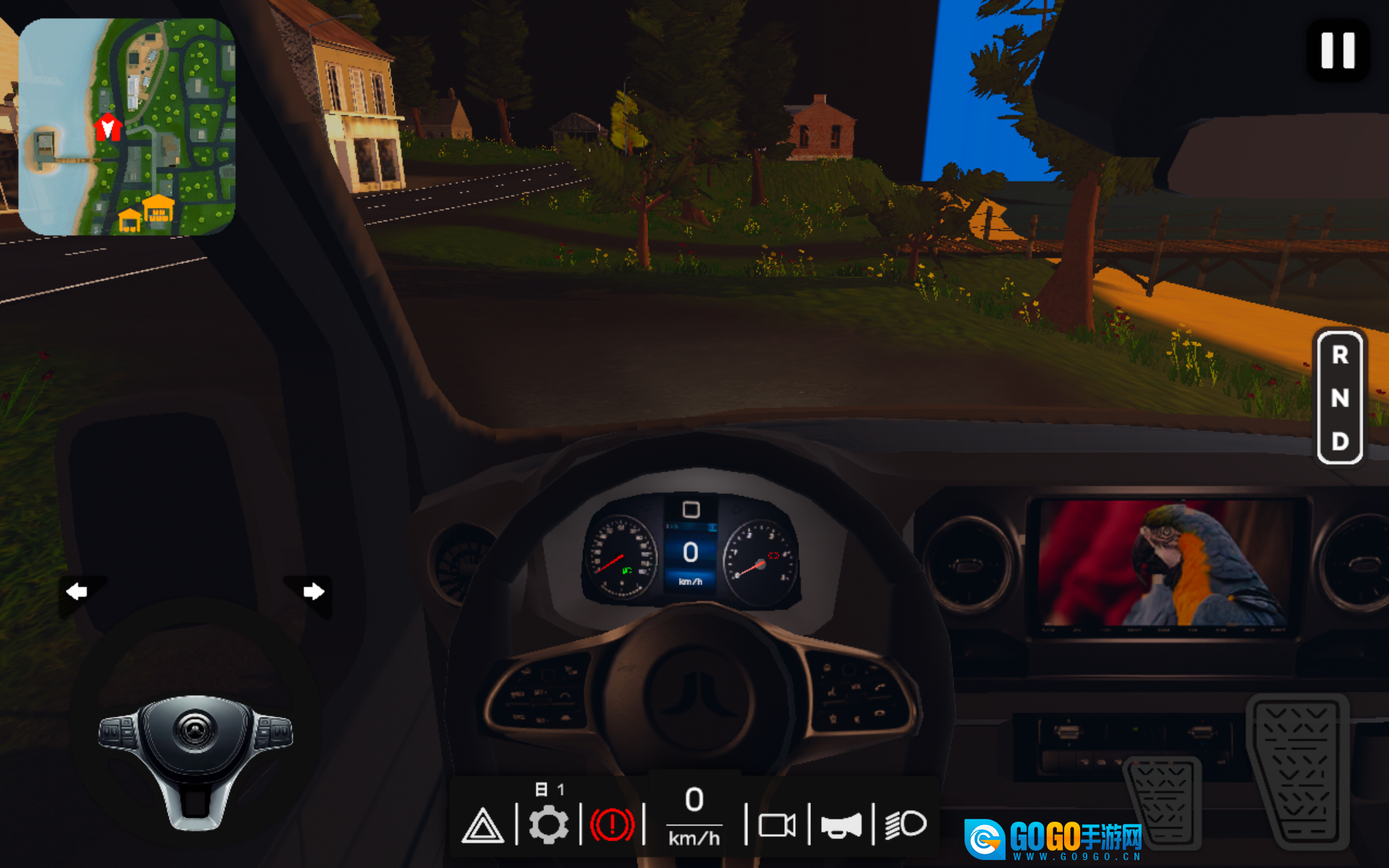
Task: Toggle the headlights icon
Action: click(905, 824)
